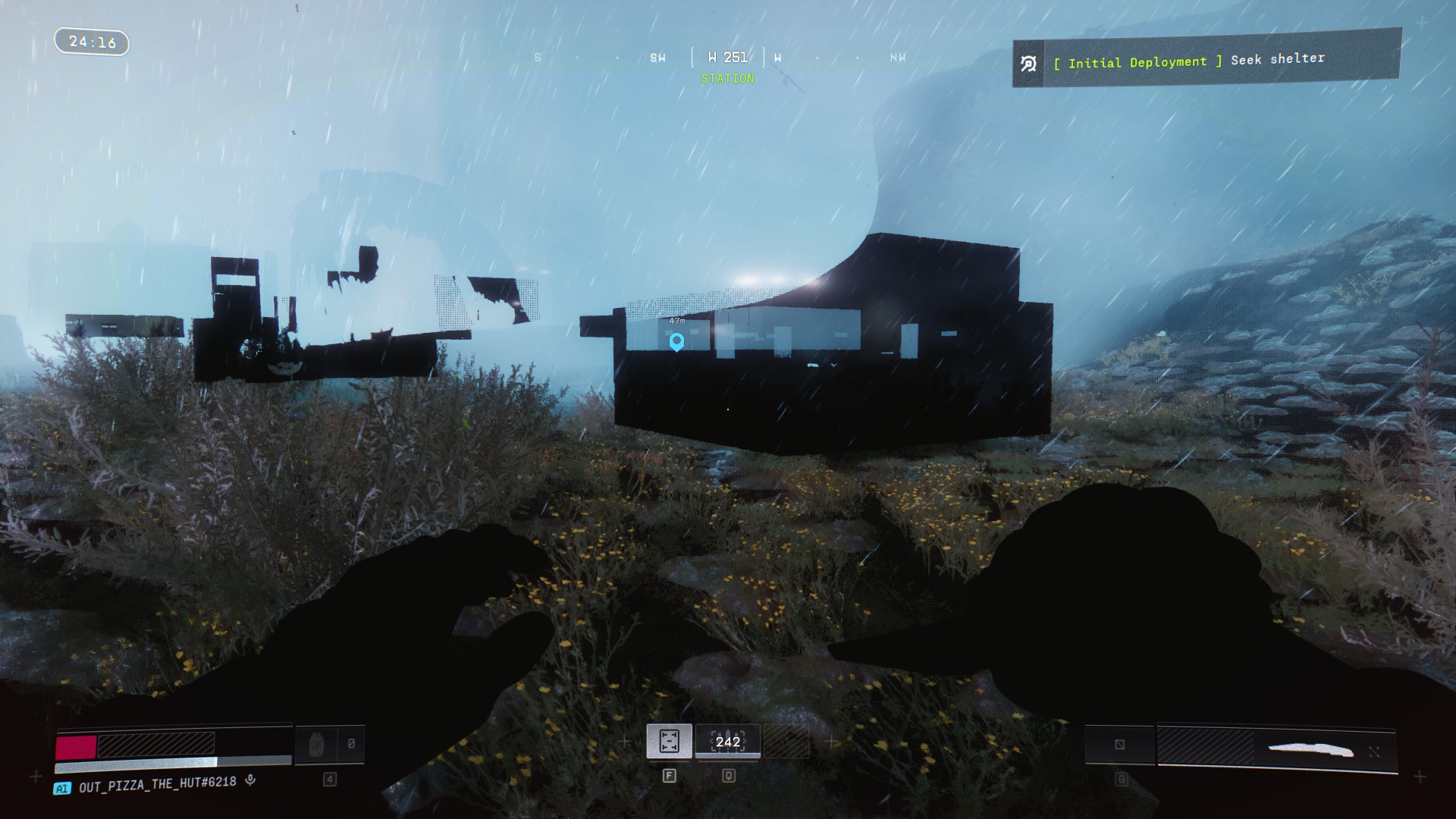This screenshot has width=1456, height=819.
Task: Open the Seek shelter objective tracker
Action: coord(1206,60)
